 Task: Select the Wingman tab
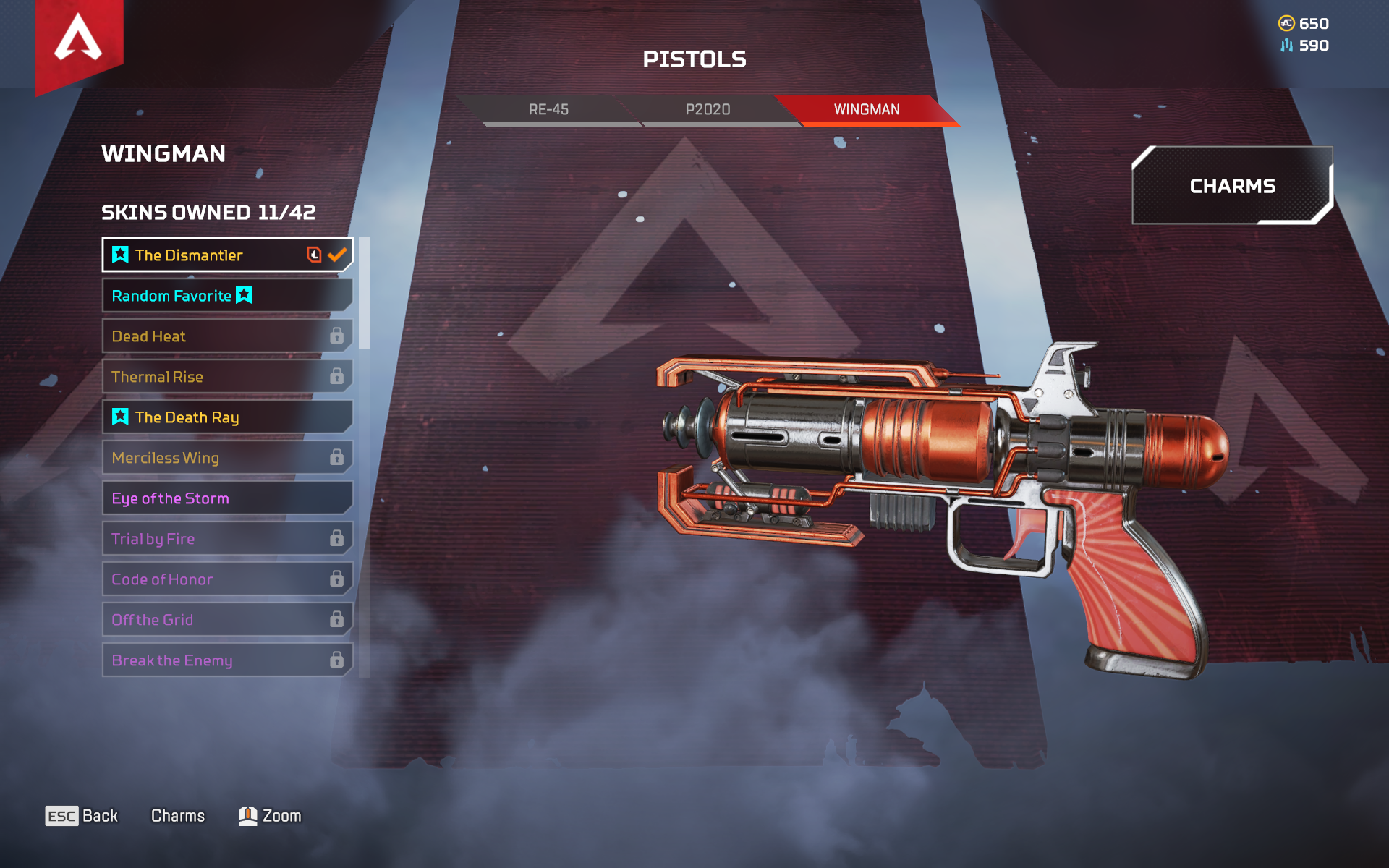click(x=867, y=110)
